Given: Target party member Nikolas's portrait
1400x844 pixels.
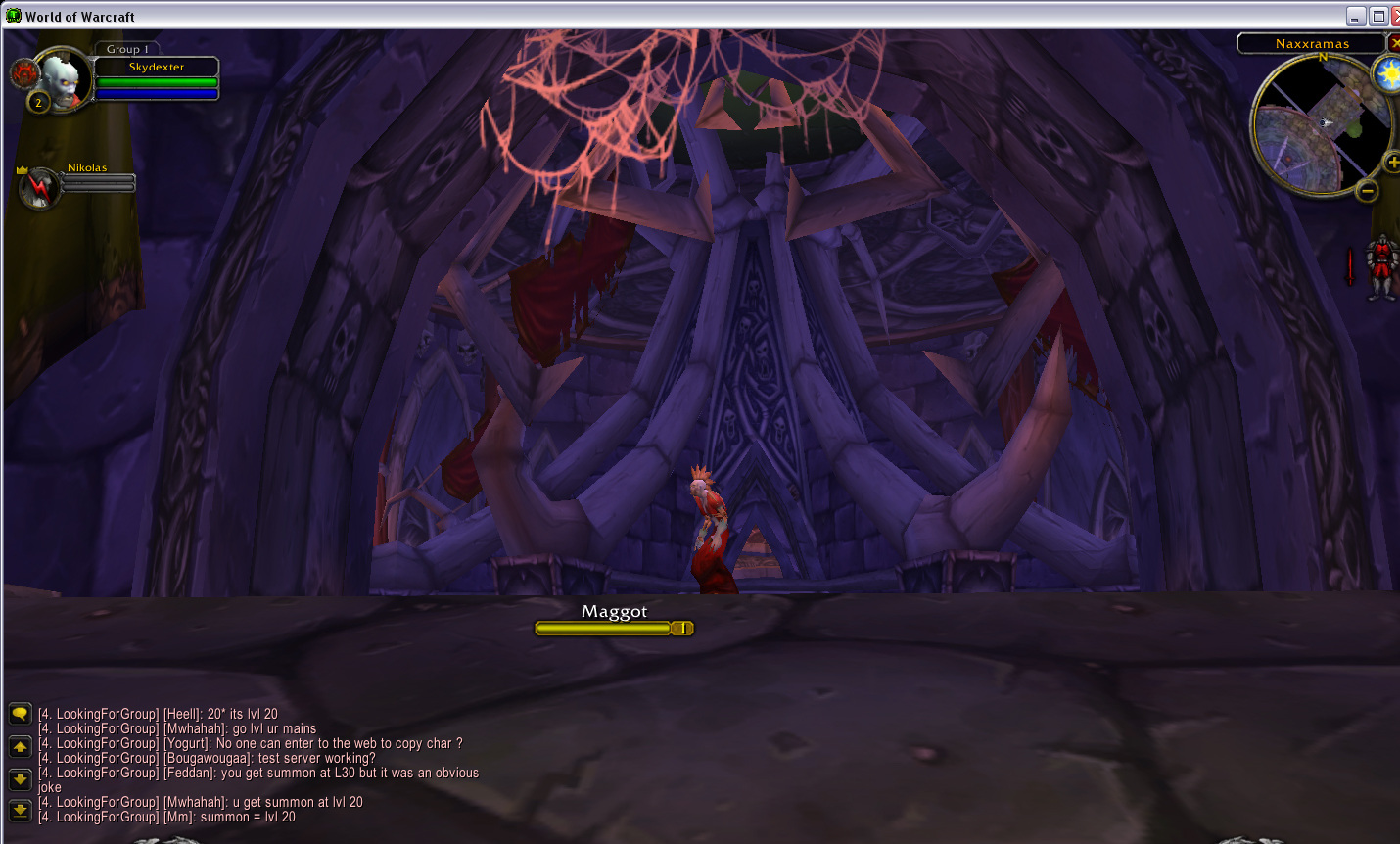Looking at the screenshot, I should pyautogui.click(x=40, y=187).
